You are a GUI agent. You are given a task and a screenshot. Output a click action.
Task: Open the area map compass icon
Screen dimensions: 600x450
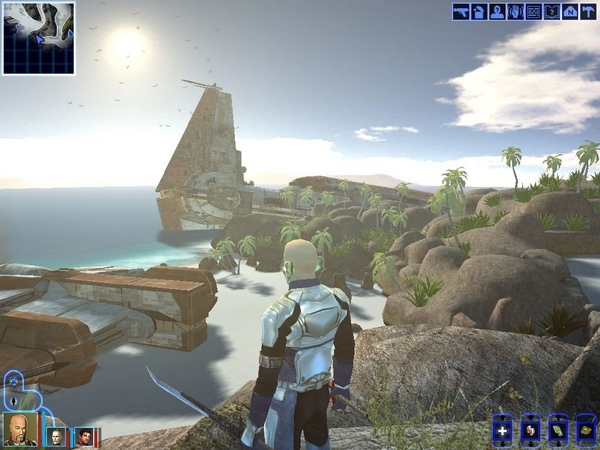pyautogui.click(x=569, y=12)
